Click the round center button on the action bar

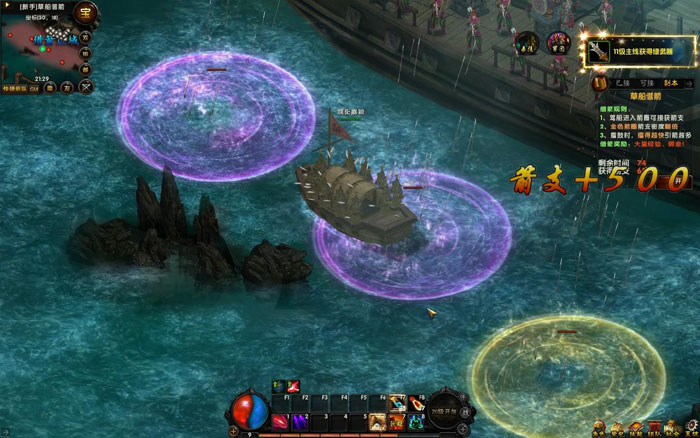pos(445,410)
